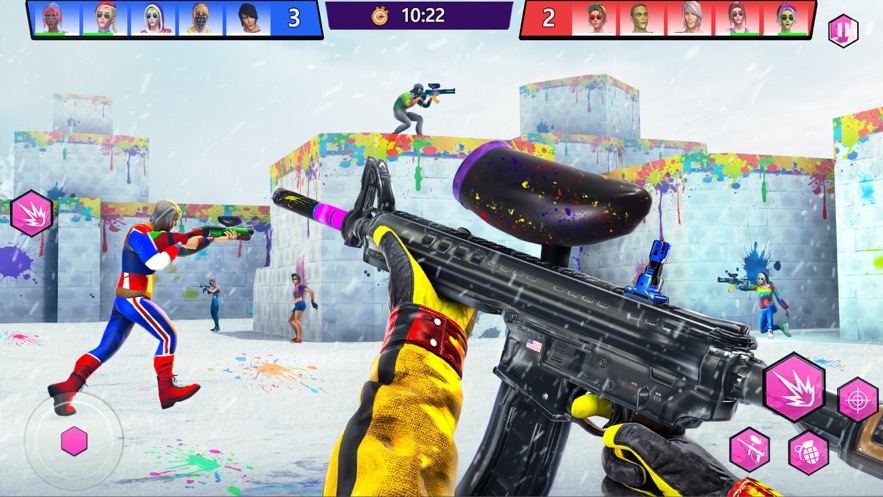Switch weapon via the paintball gun icon
The image size is (883, 497).
point(749,449)
